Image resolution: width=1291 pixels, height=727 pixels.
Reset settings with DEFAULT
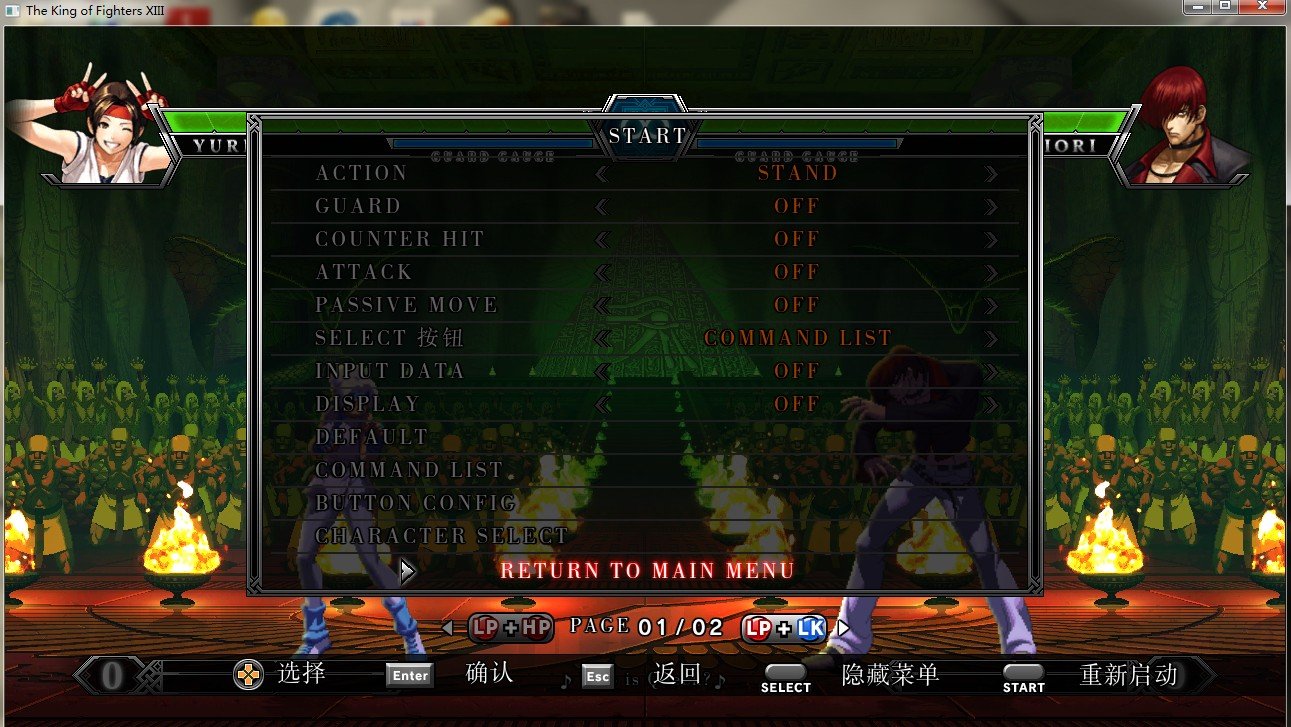[372, 437]
